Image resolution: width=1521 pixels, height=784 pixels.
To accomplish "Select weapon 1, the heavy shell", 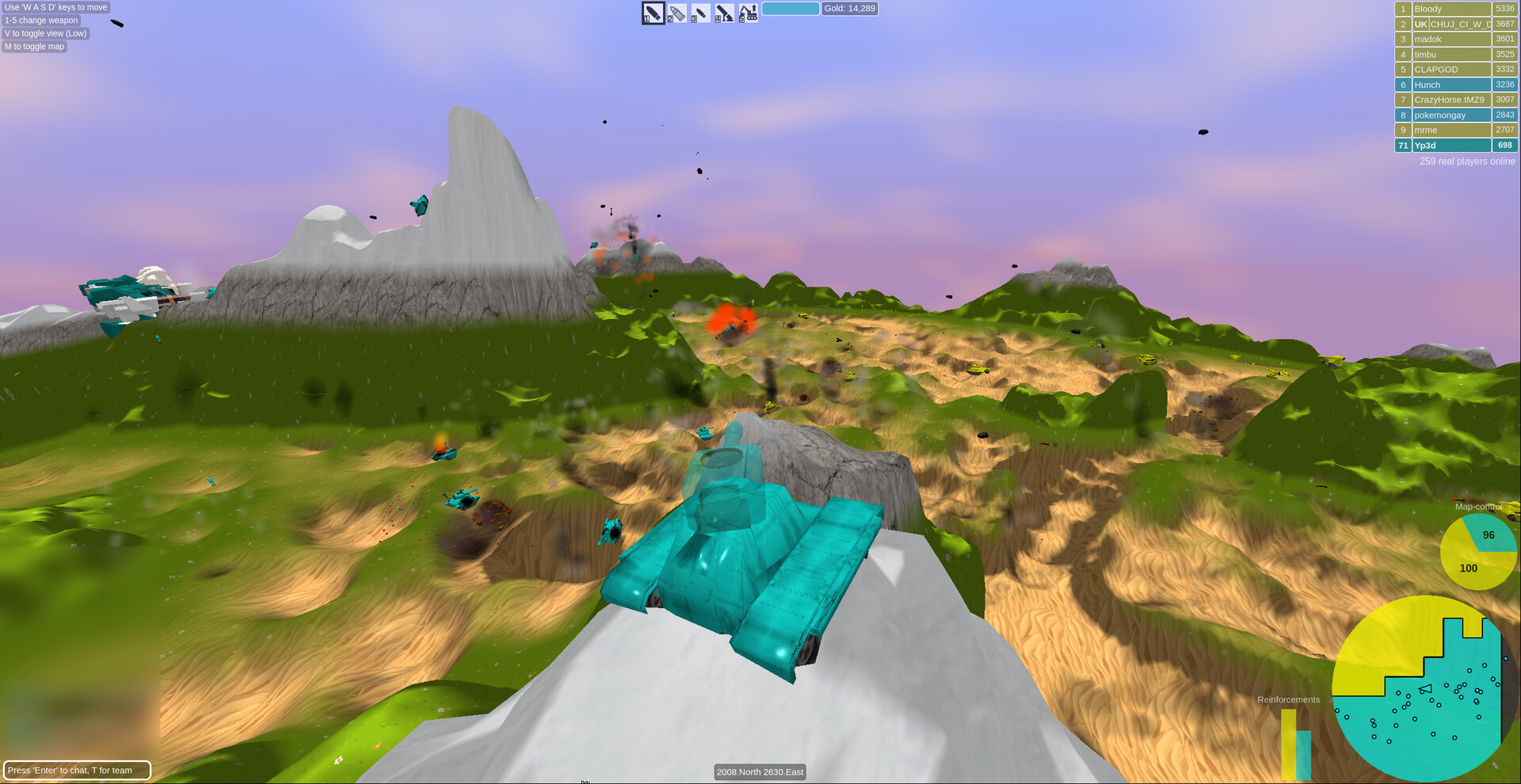I will coord(652,13).
